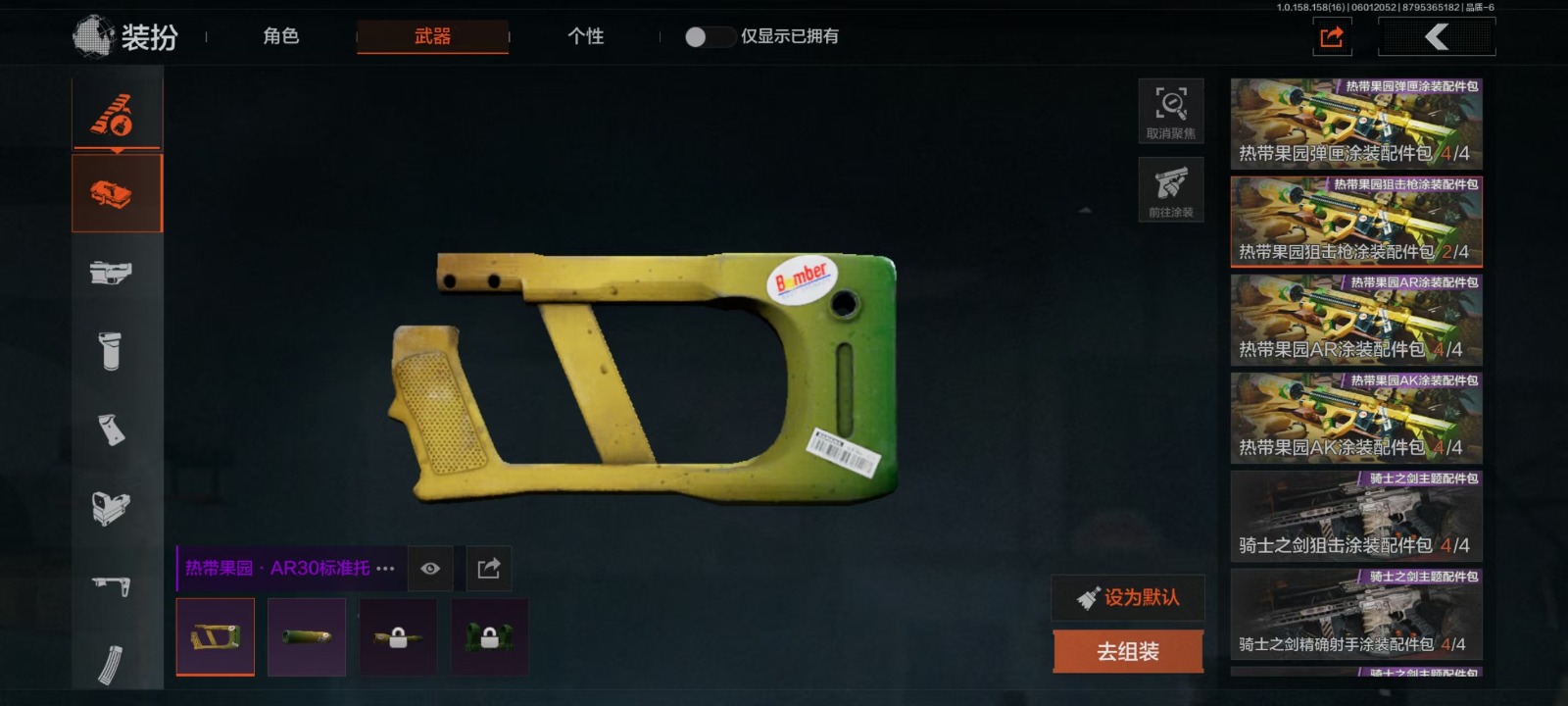Click 取消聚焦 focus button
The height and width of the screenshot is (706, 1568).
(x=1171, y=111)
